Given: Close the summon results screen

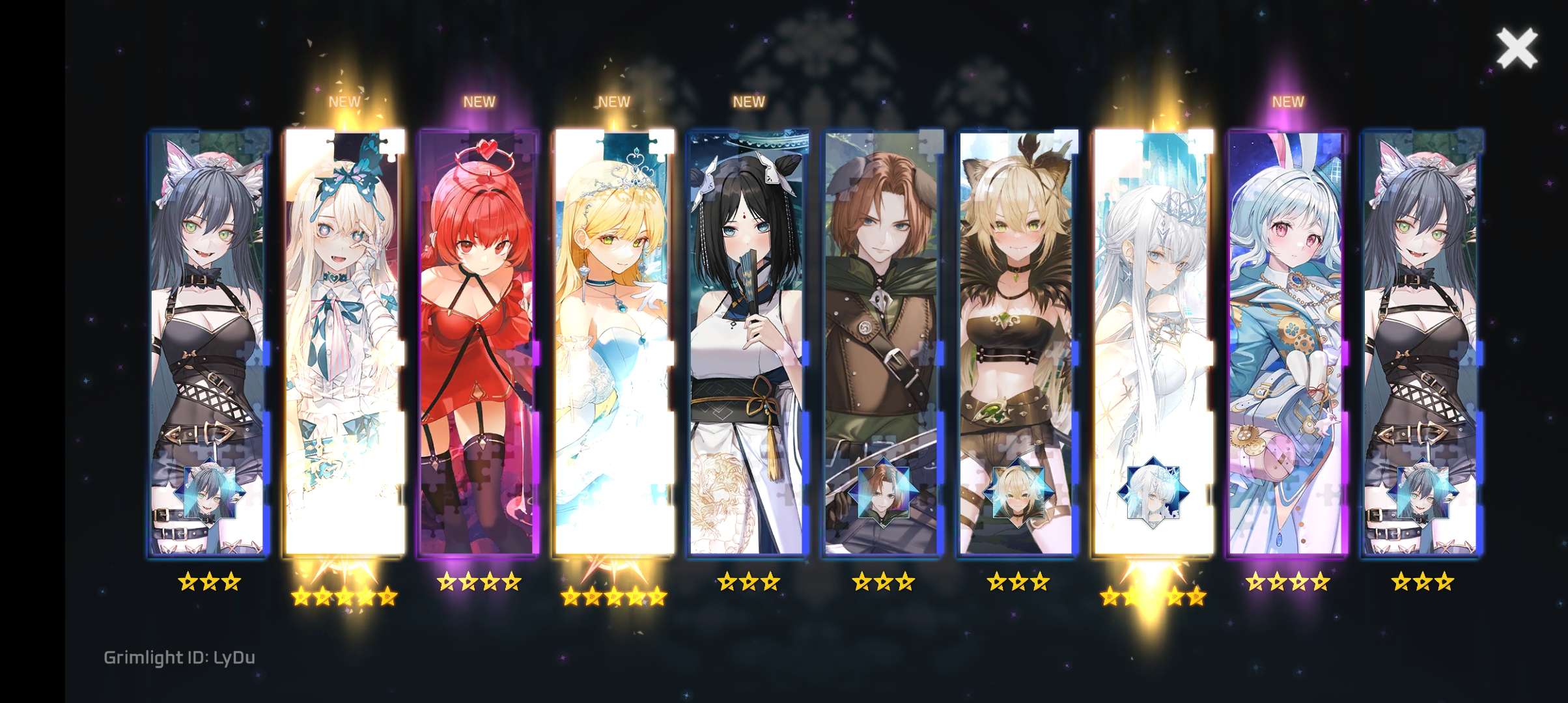Looking at the screenshot, I should (x=1517, y=49).
